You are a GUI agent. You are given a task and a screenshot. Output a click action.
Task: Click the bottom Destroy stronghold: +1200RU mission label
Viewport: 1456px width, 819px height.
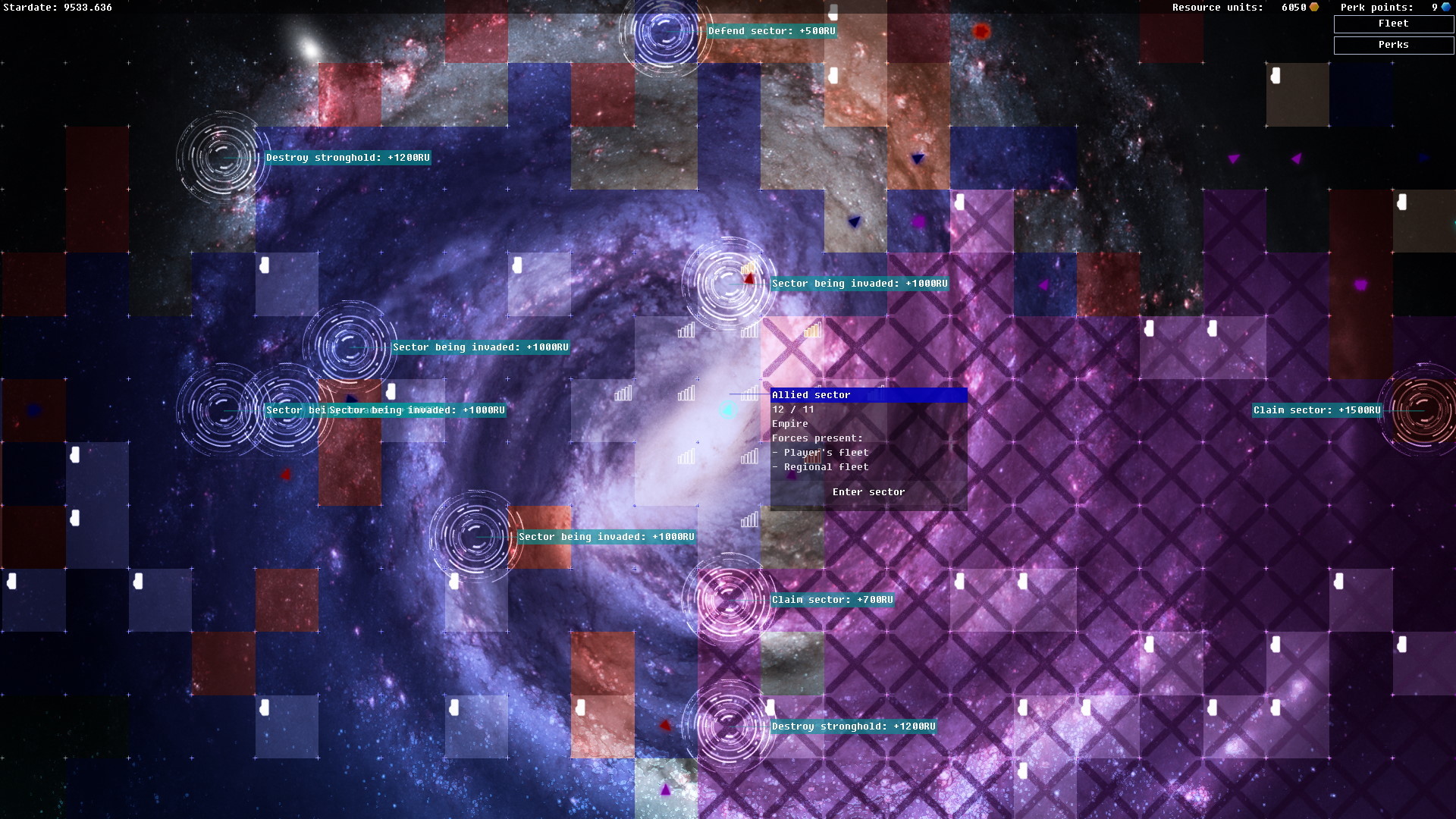click(x=853, y=726)
